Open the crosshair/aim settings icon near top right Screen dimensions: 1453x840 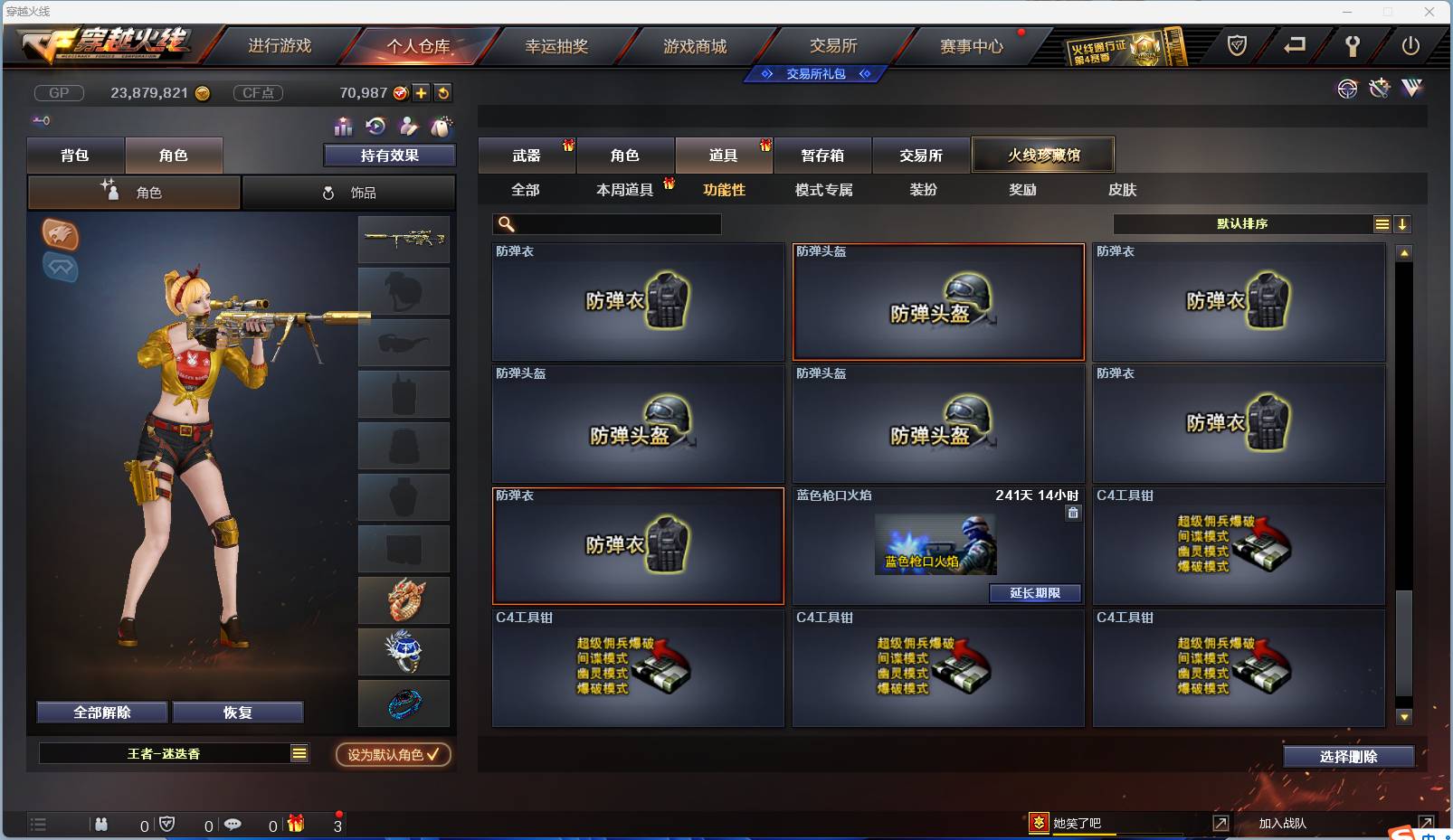1347,89
